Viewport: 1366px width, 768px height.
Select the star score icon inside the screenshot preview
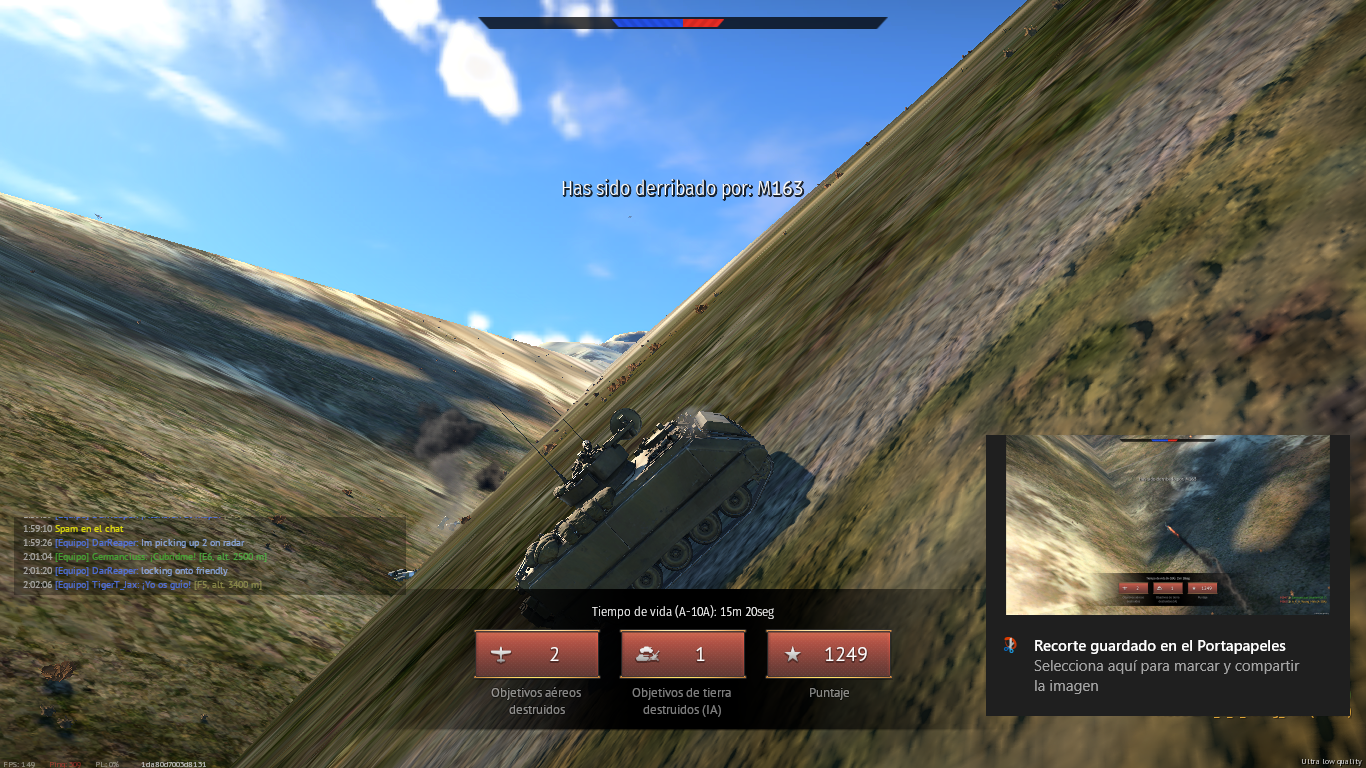(1195, 587)
